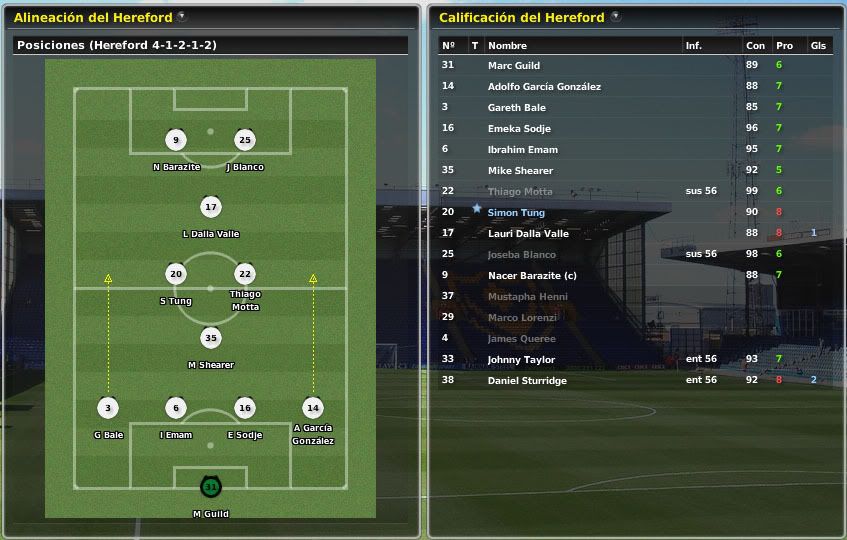Viewport: 847px width, 540px height.
Task: Select goalkeeper M Guild's shirt number 31
Action: pos(210,487)
